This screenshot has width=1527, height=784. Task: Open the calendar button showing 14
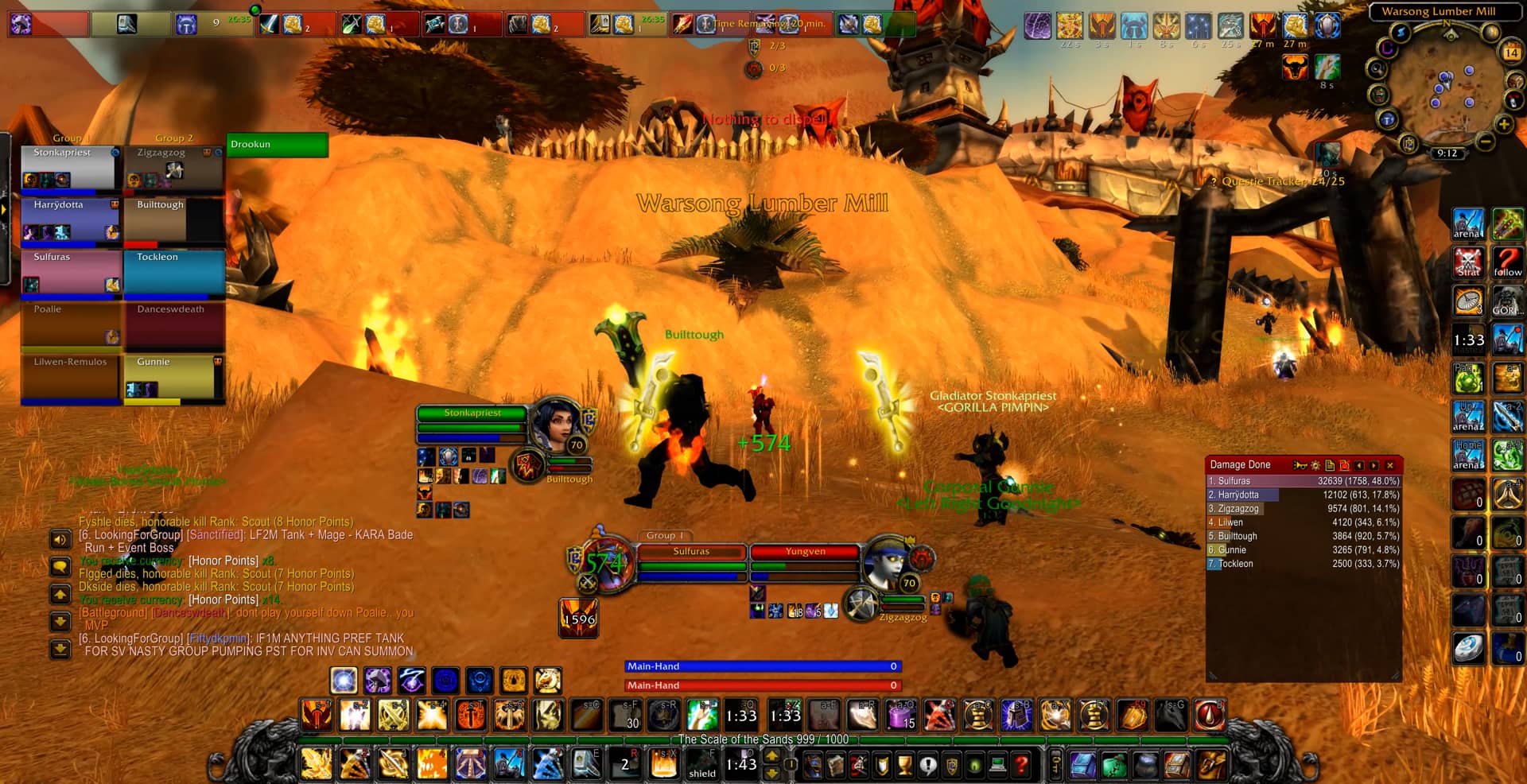tap(1511, 52)
